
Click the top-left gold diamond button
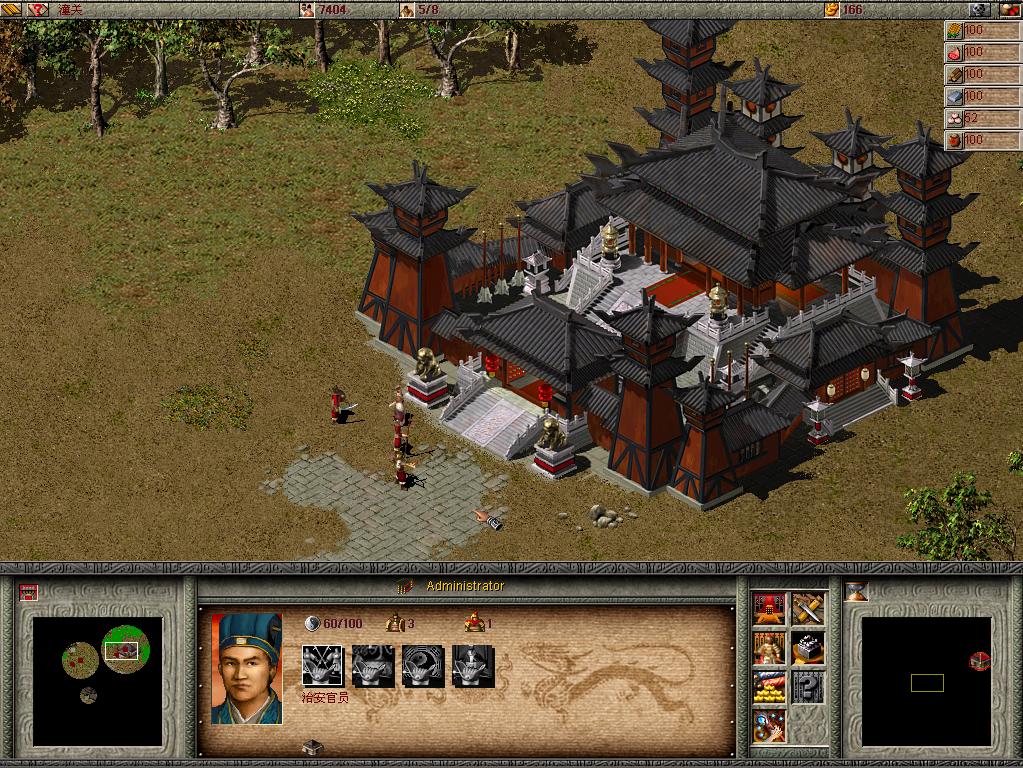tap(11, 9)
